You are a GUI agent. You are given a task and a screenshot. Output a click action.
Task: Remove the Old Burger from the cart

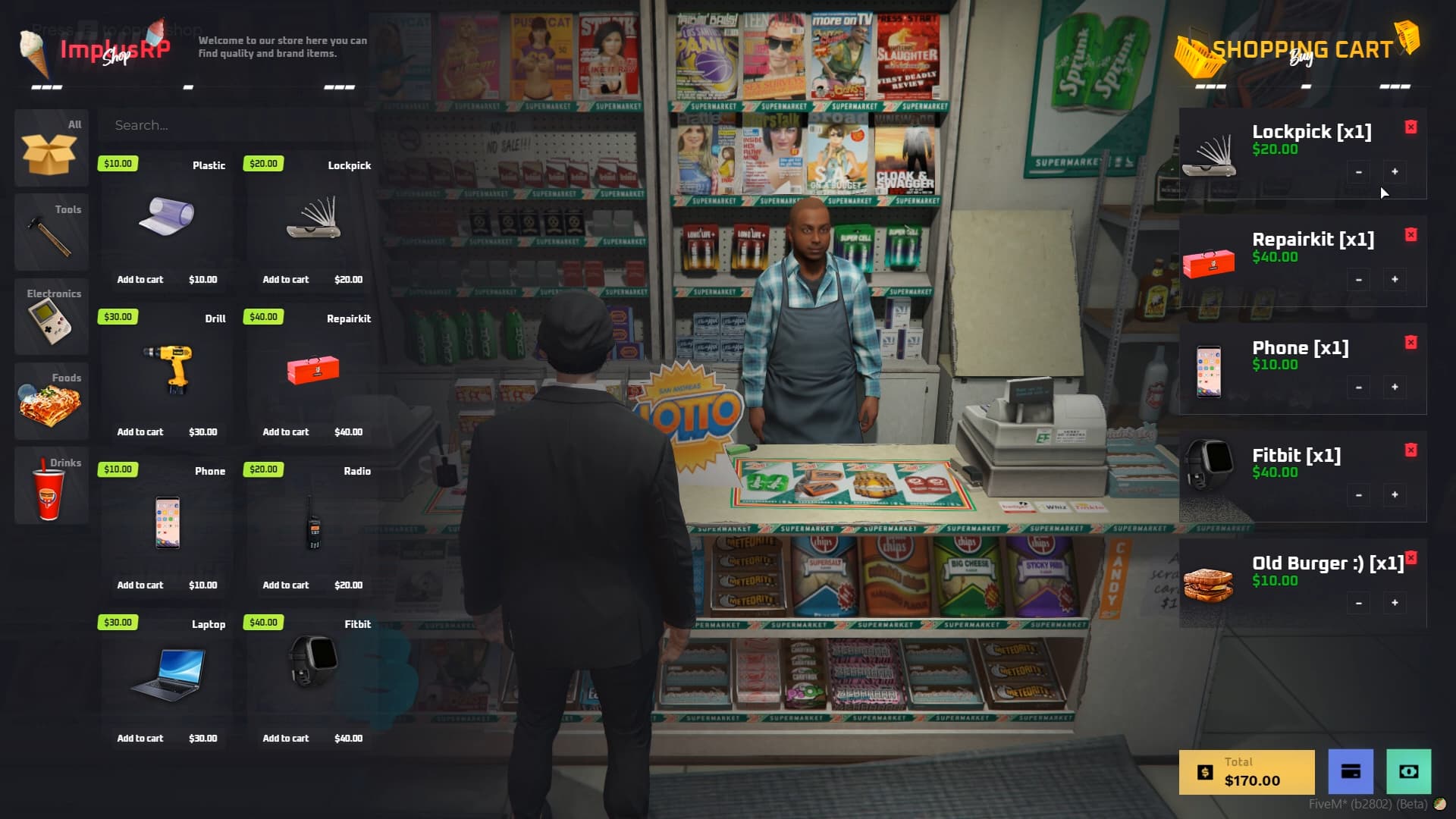point(1410,557)
